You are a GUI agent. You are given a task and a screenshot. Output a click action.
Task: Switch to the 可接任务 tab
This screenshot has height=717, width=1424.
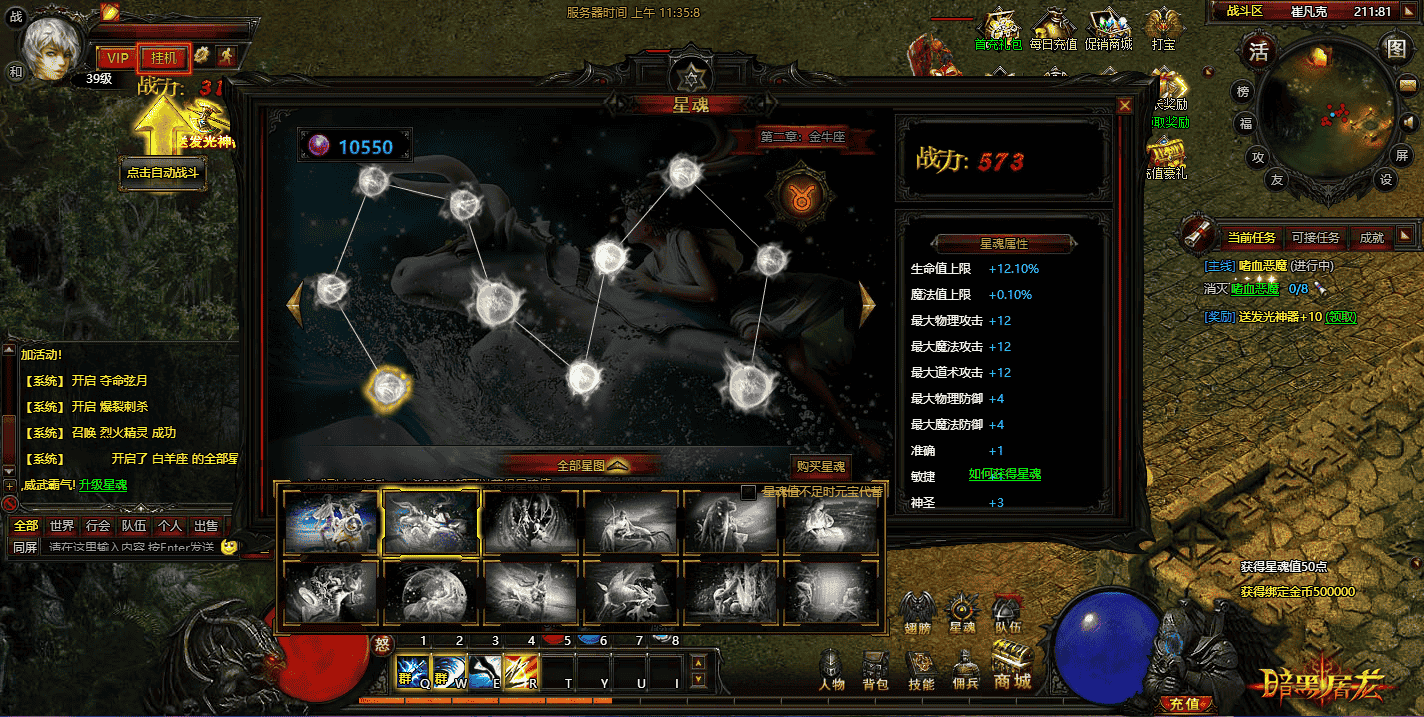pos(1315,237)
